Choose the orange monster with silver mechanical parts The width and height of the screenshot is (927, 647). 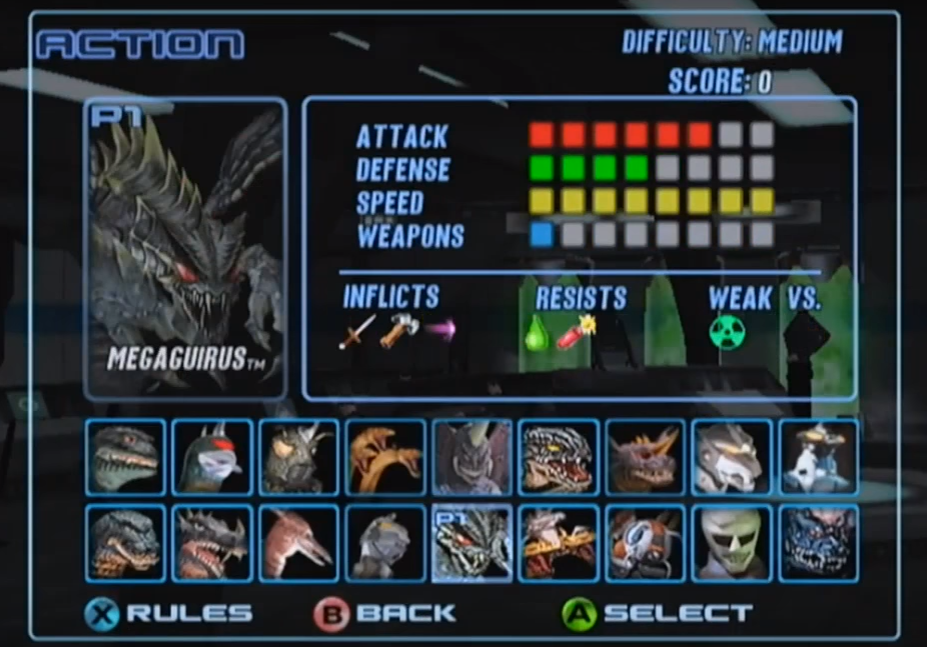coord(645,543)
